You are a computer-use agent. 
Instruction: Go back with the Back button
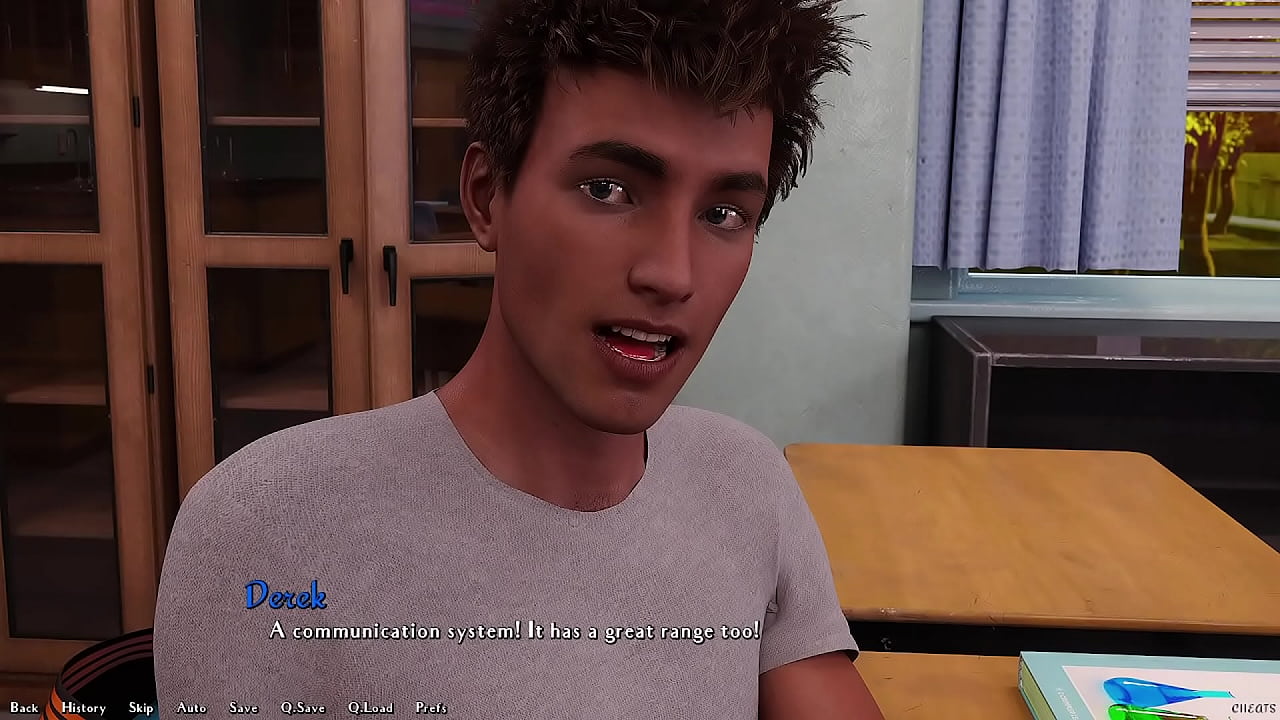[24, 707]
